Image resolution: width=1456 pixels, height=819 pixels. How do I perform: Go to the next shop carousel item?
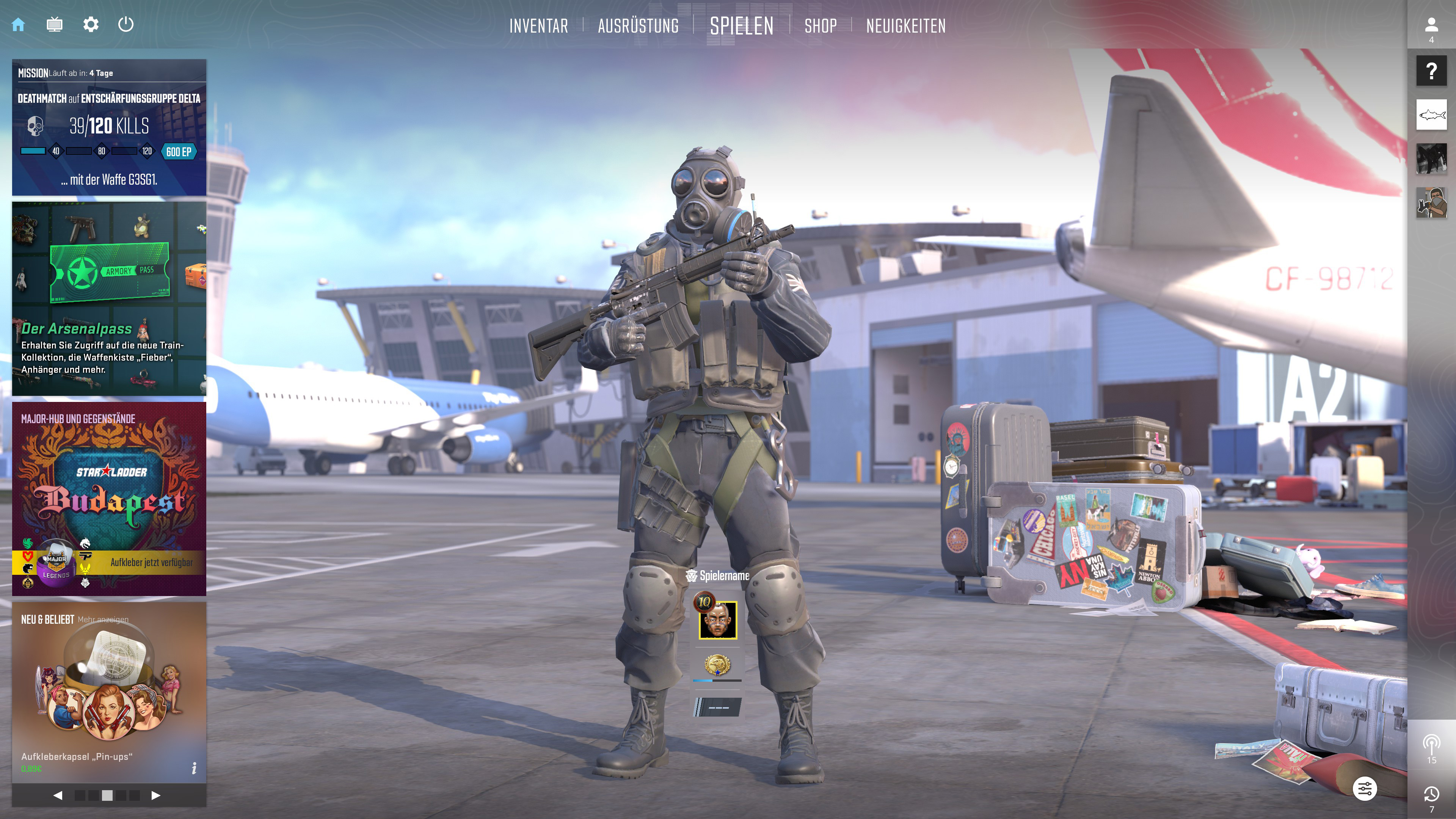coord(156,795)
